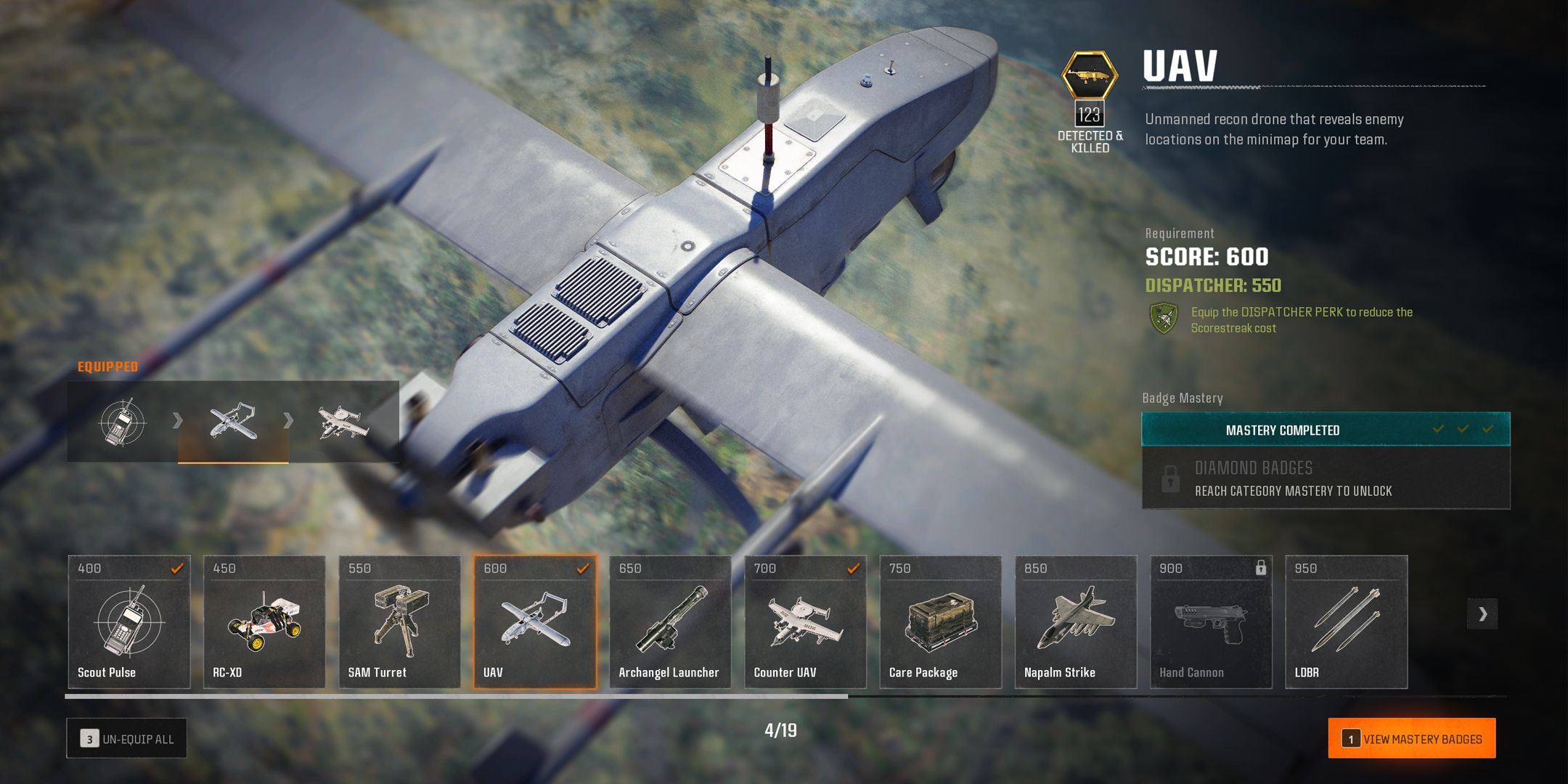Select the locked Hand Cannon tile

1211,621
